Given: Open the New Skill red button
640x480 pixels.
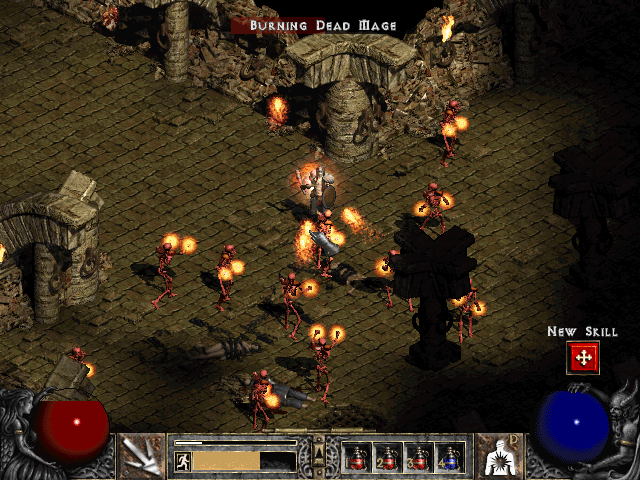Looking at the screenshot, I should pyautogui.click(x=582, y=357).
